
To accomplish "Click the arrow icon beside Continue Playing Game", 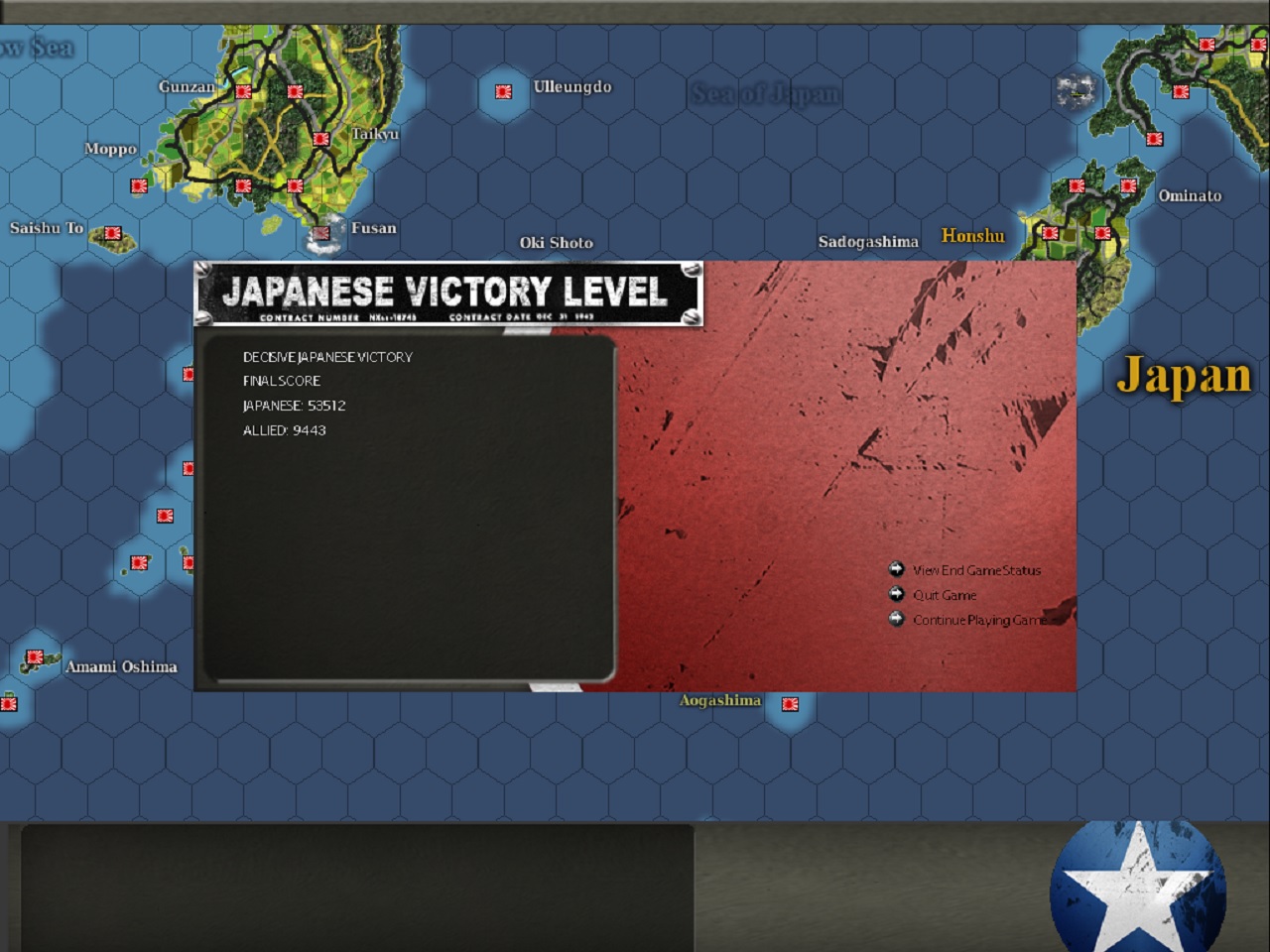I will 898,619.
